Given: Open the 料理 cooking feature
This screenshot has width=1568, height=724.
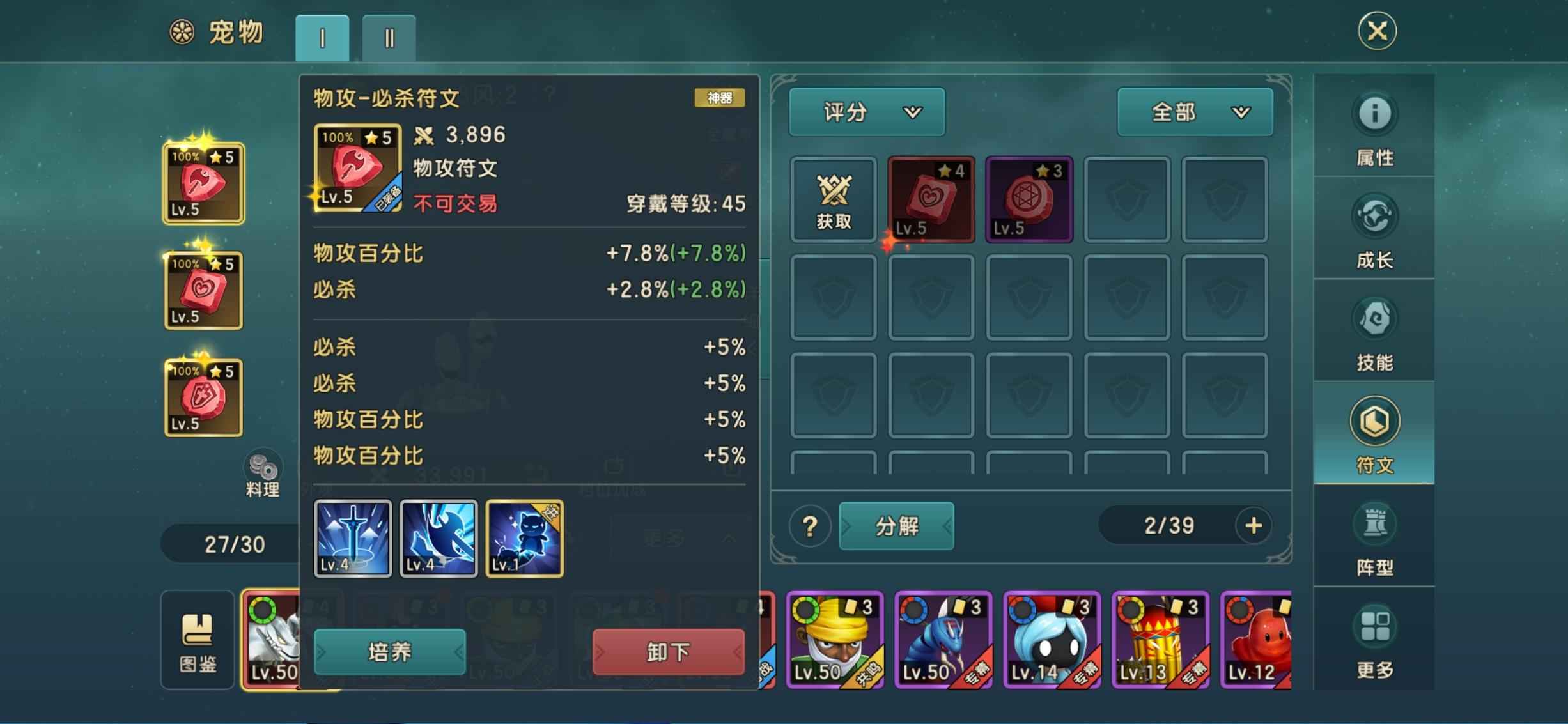Looking at the screenshot, I should 262,473.
